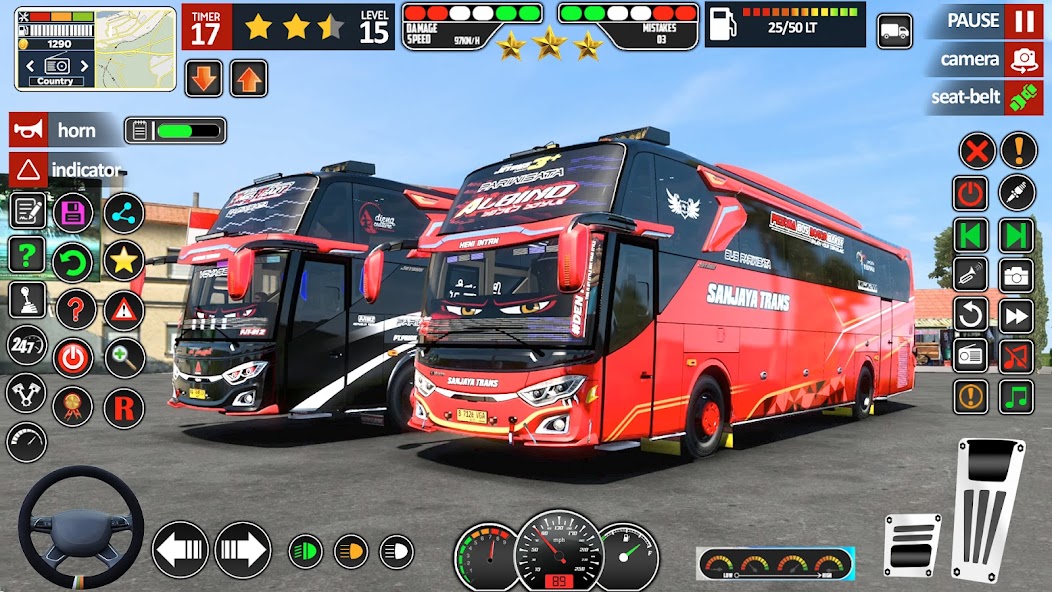Viewport: 1052px width, 592px height.
Task: Select the yellow star icon
Action: click(124, 260)
